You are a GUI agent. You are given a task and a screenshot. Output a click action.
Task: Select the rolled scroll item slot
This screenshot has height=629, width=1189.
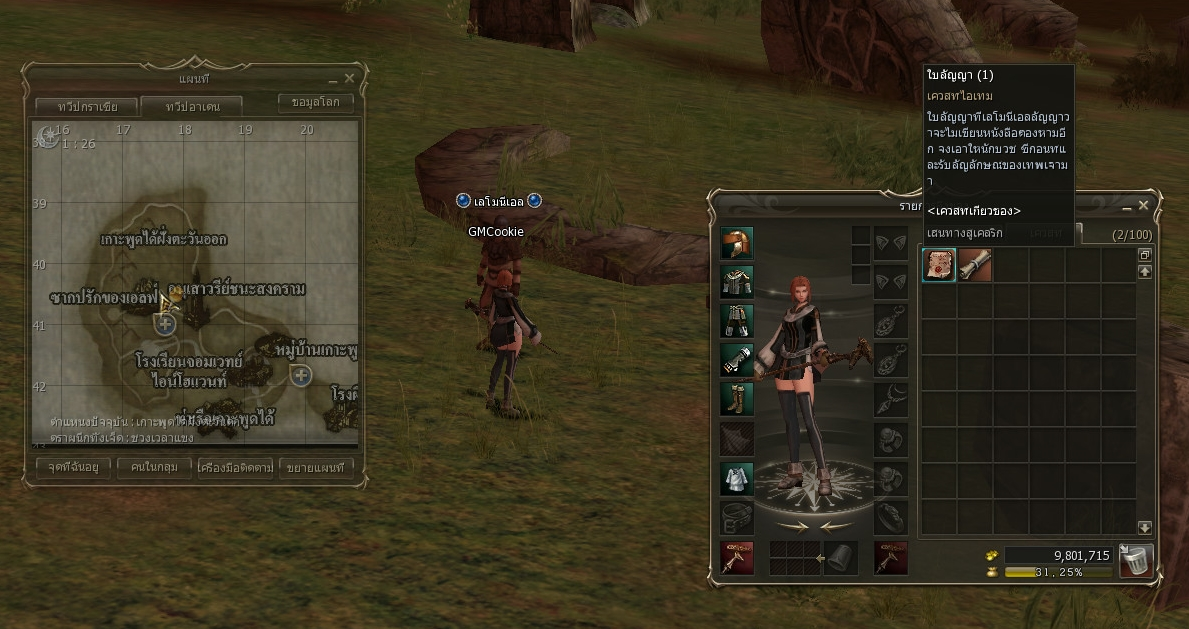pos(973,265)
